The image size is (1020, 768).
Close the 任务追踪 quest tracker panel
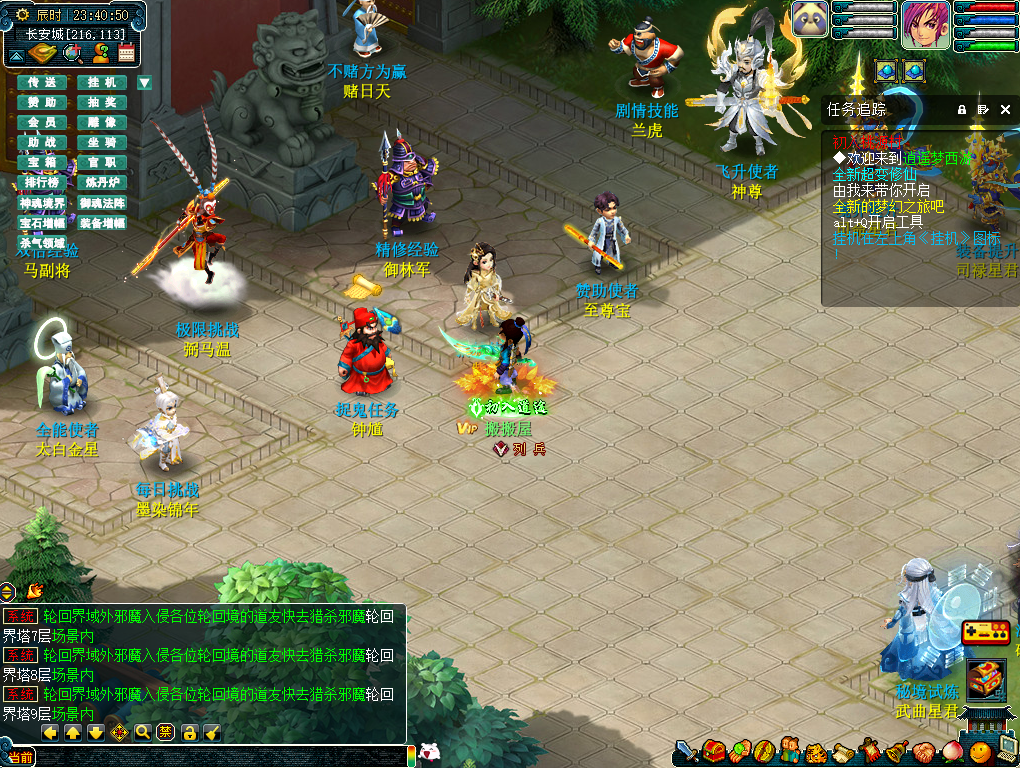(1005, 109)
